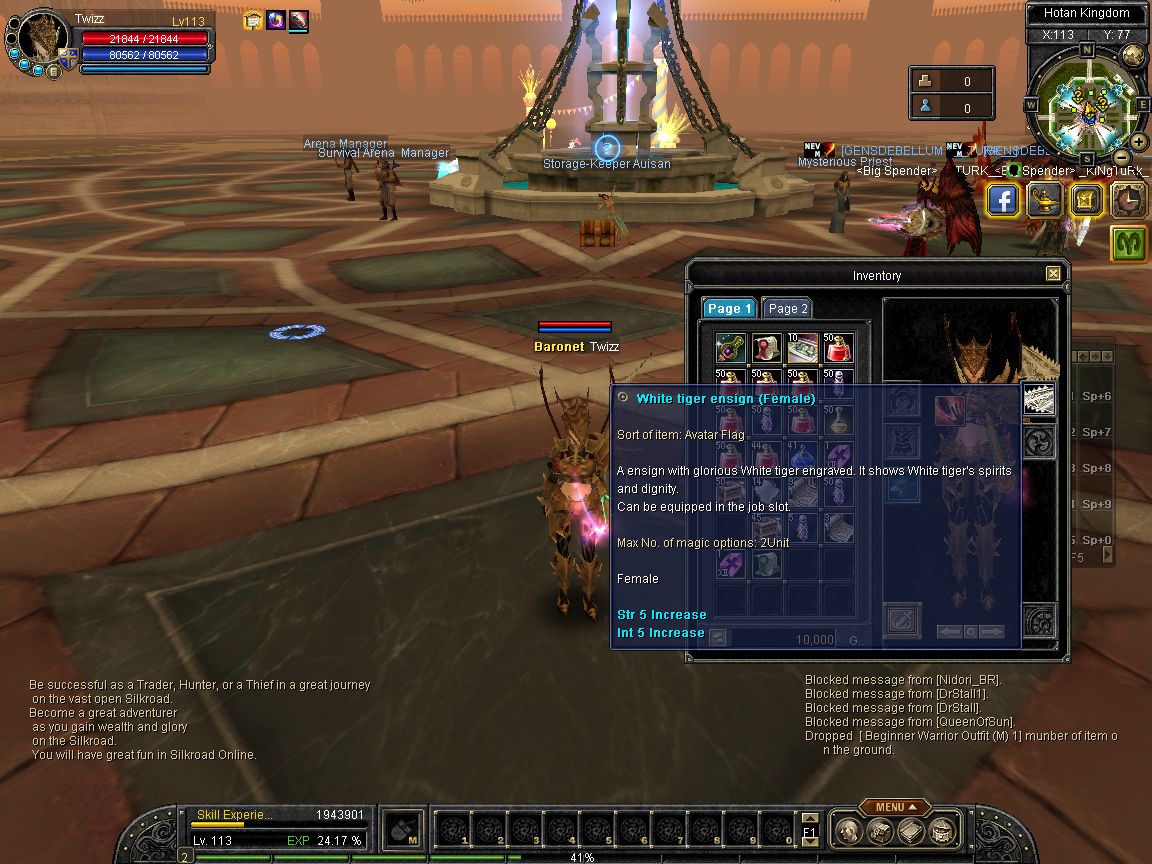Switch to inventory Page 2
The image size is (1152, 864).
click(x=788, y=309)
